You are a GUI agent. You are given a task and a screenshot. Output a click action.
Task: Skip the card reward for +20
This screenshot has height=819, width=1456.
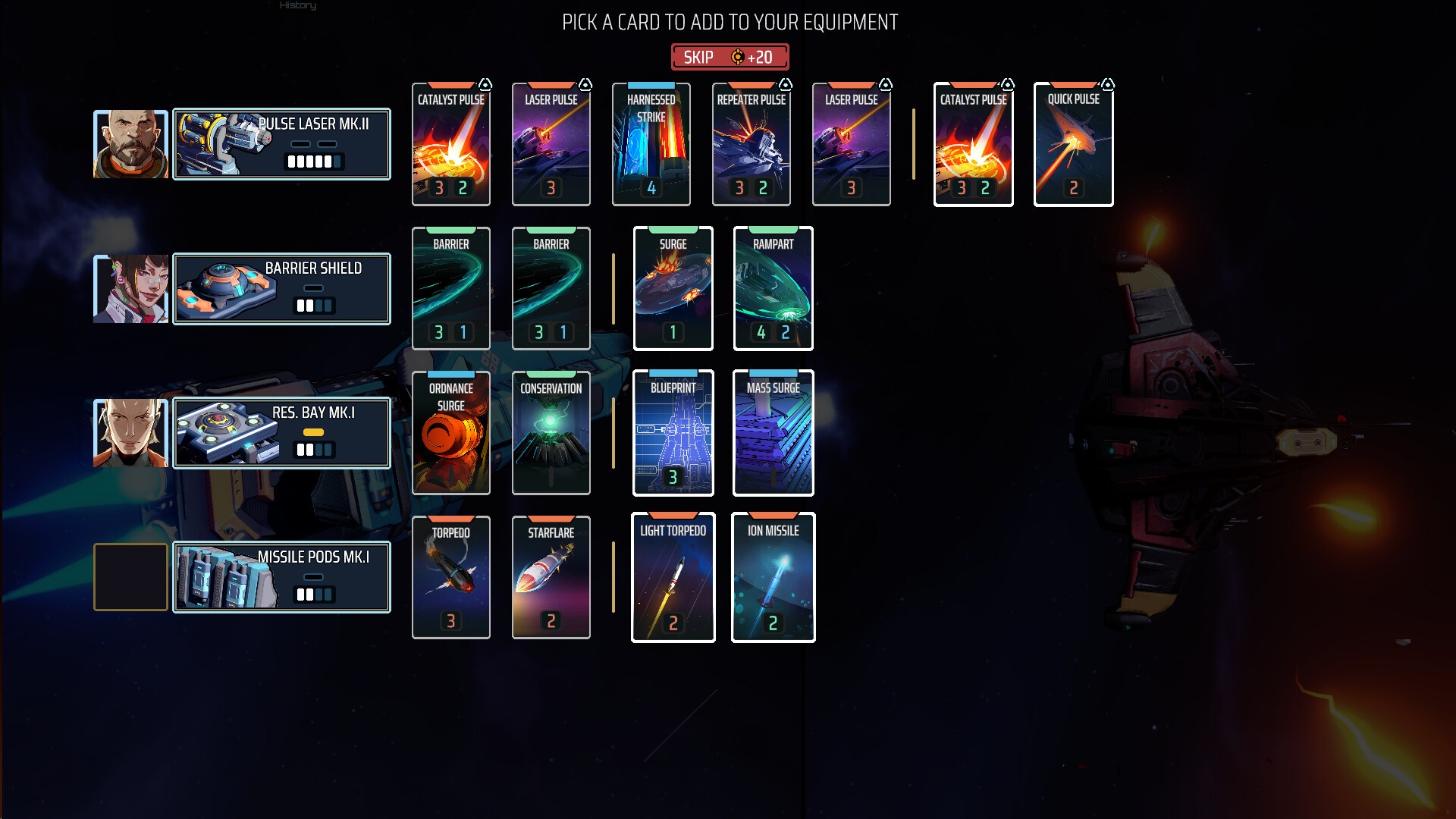[x=730, y=57]
